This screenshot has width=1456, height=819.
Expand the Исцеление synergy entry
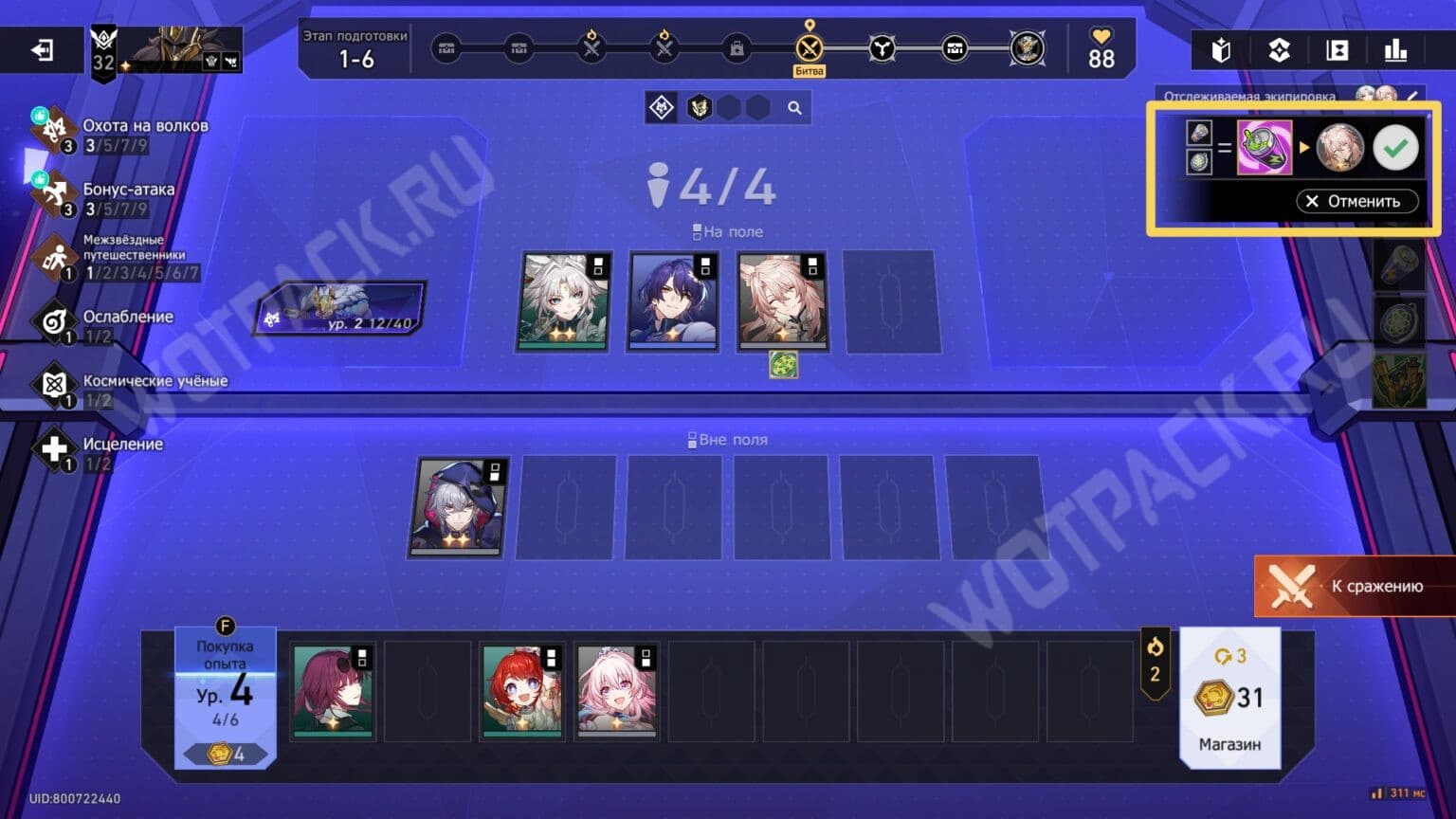(57, 450)
